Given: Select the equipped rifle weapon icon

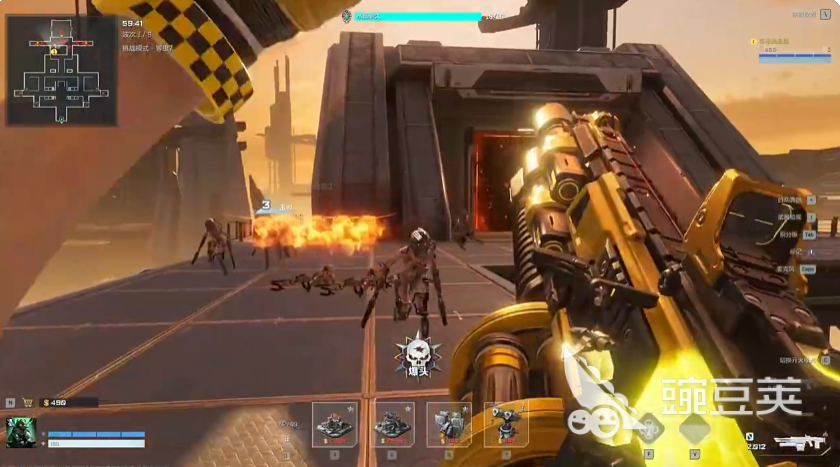Looking at the screenshot, I should tap(805, 442).
